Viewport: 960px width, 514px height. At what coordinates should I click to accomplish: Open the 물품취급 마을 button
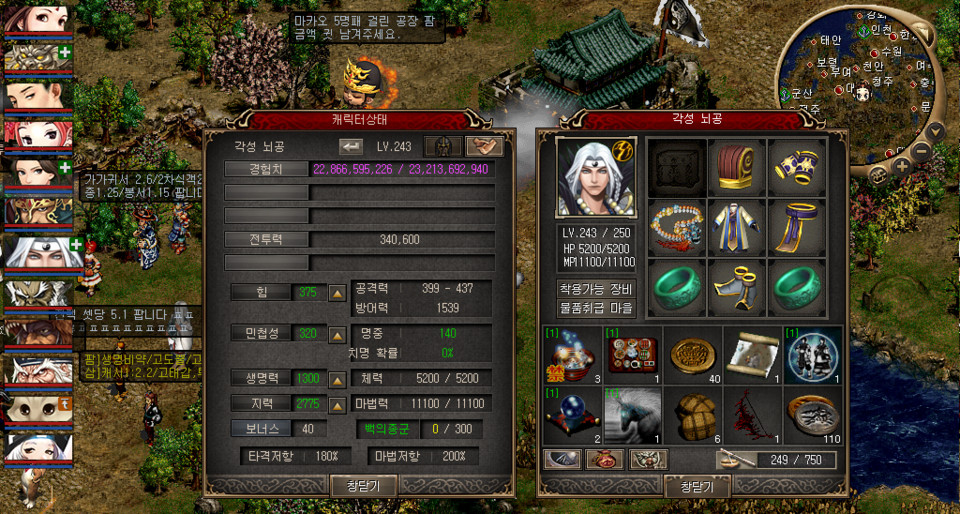595,307
